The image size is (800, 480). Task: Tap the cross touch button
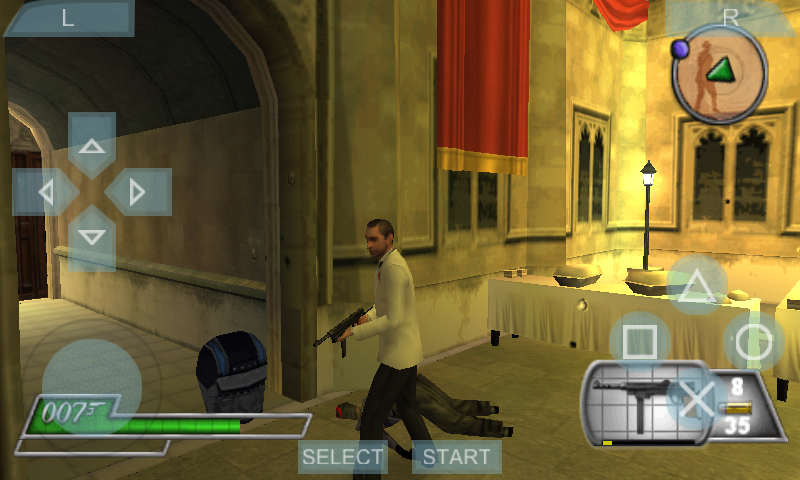click(x=697, y=398)
